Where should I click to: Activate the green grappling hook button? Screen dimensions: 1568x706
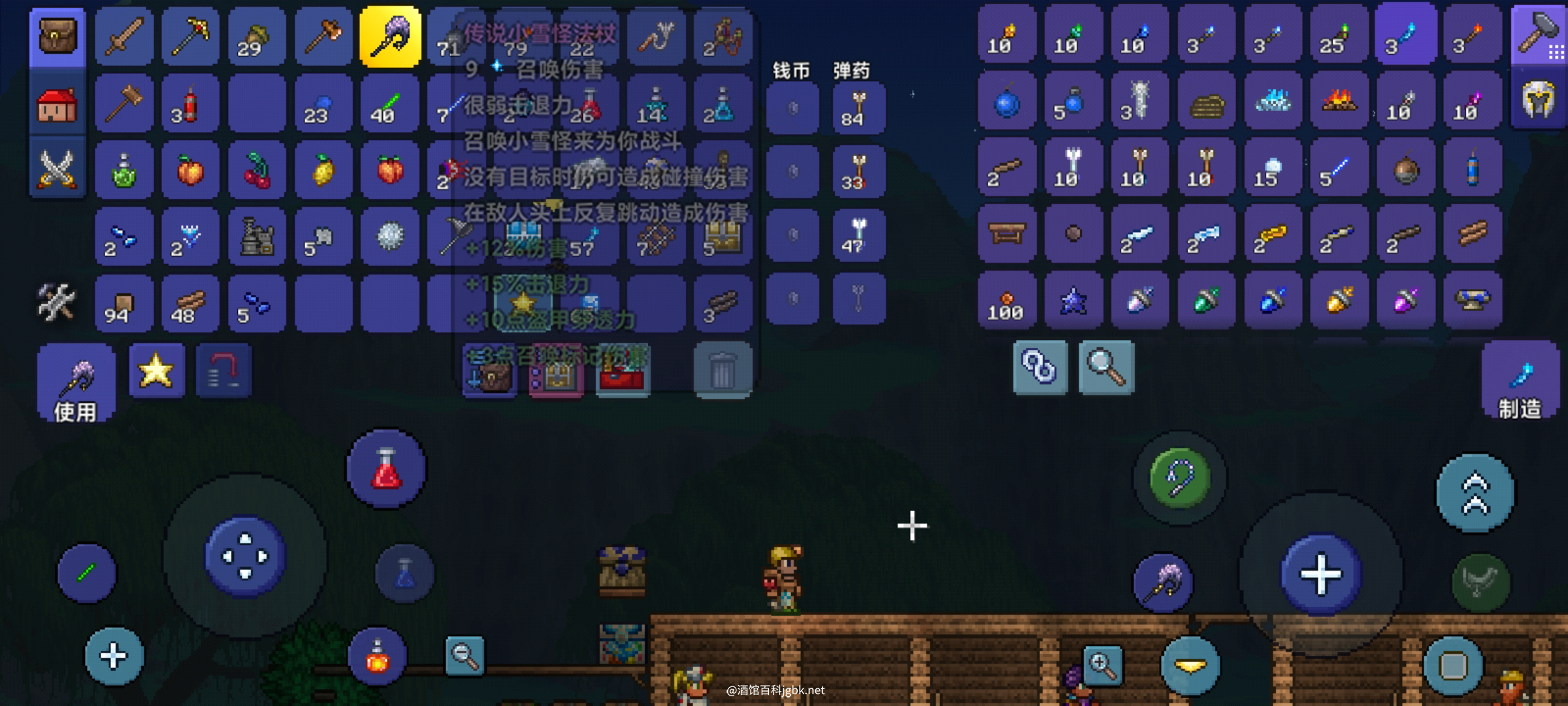pyautogui.click(x=1179, y=478)
